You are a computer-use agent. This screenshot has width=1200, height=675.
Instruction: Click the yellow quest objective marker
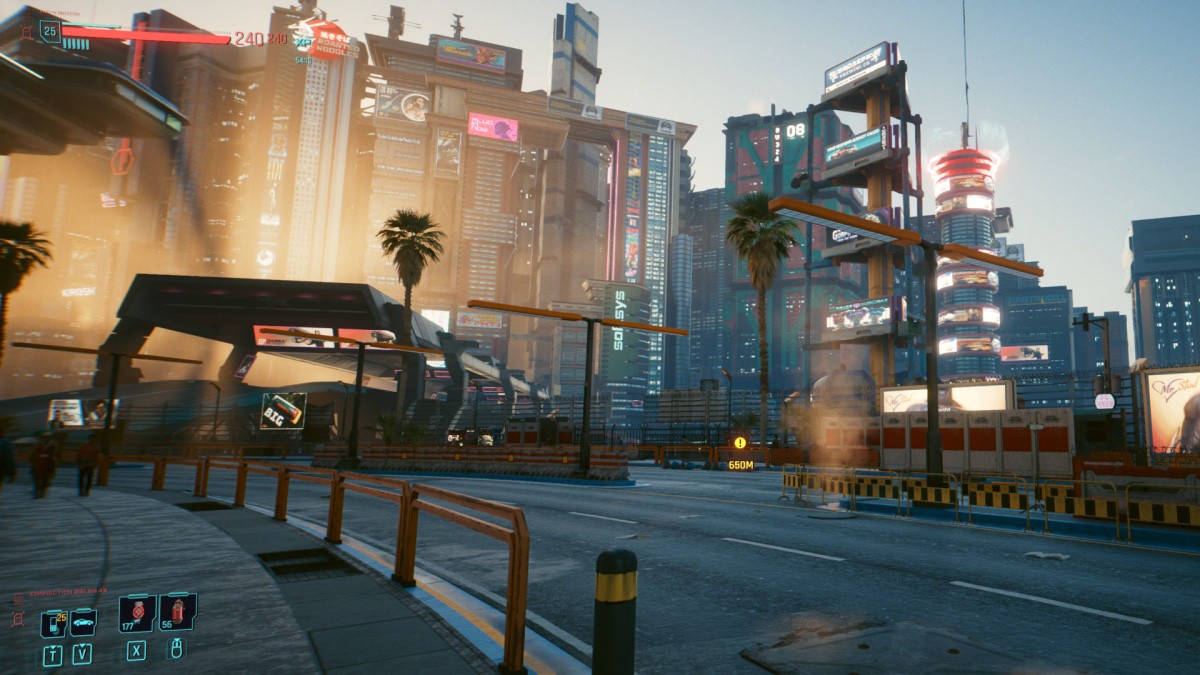(x=740, y=443)
